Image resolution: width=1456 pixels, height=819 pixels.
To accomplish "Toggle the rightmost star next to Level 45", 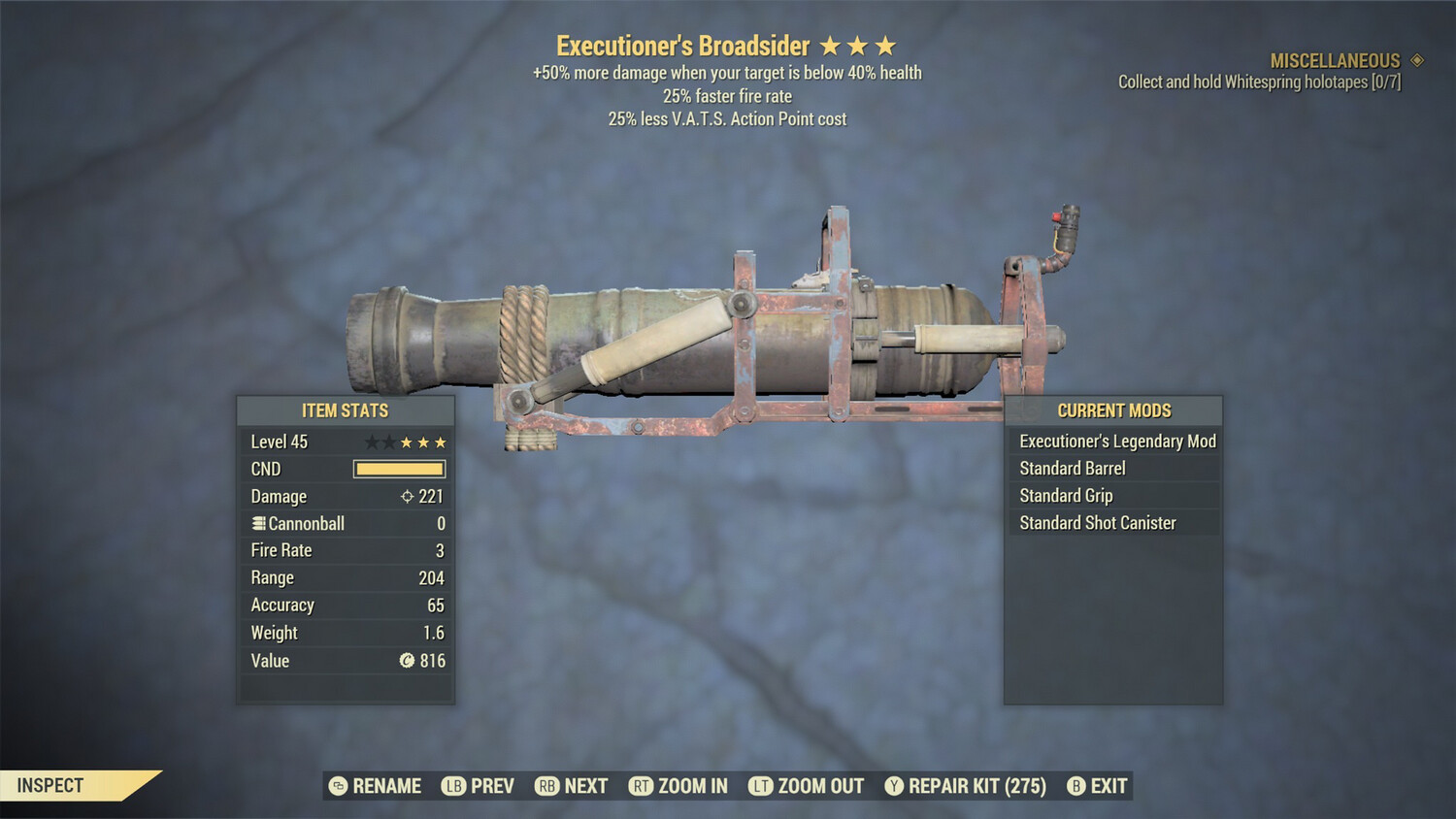I will click(439, 442).
